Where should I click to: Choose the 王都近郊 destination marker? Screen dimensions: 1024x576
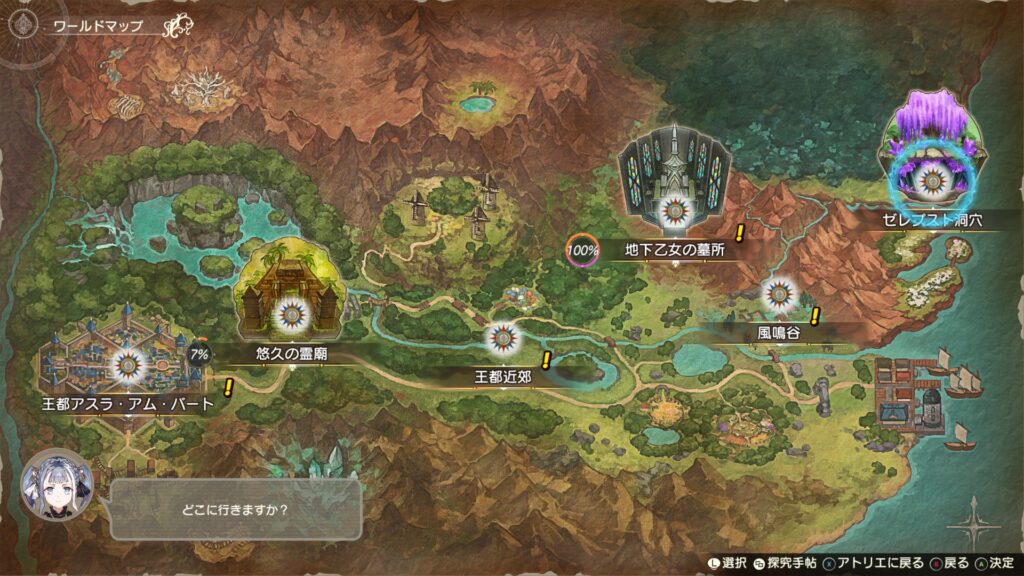[502, 339]
